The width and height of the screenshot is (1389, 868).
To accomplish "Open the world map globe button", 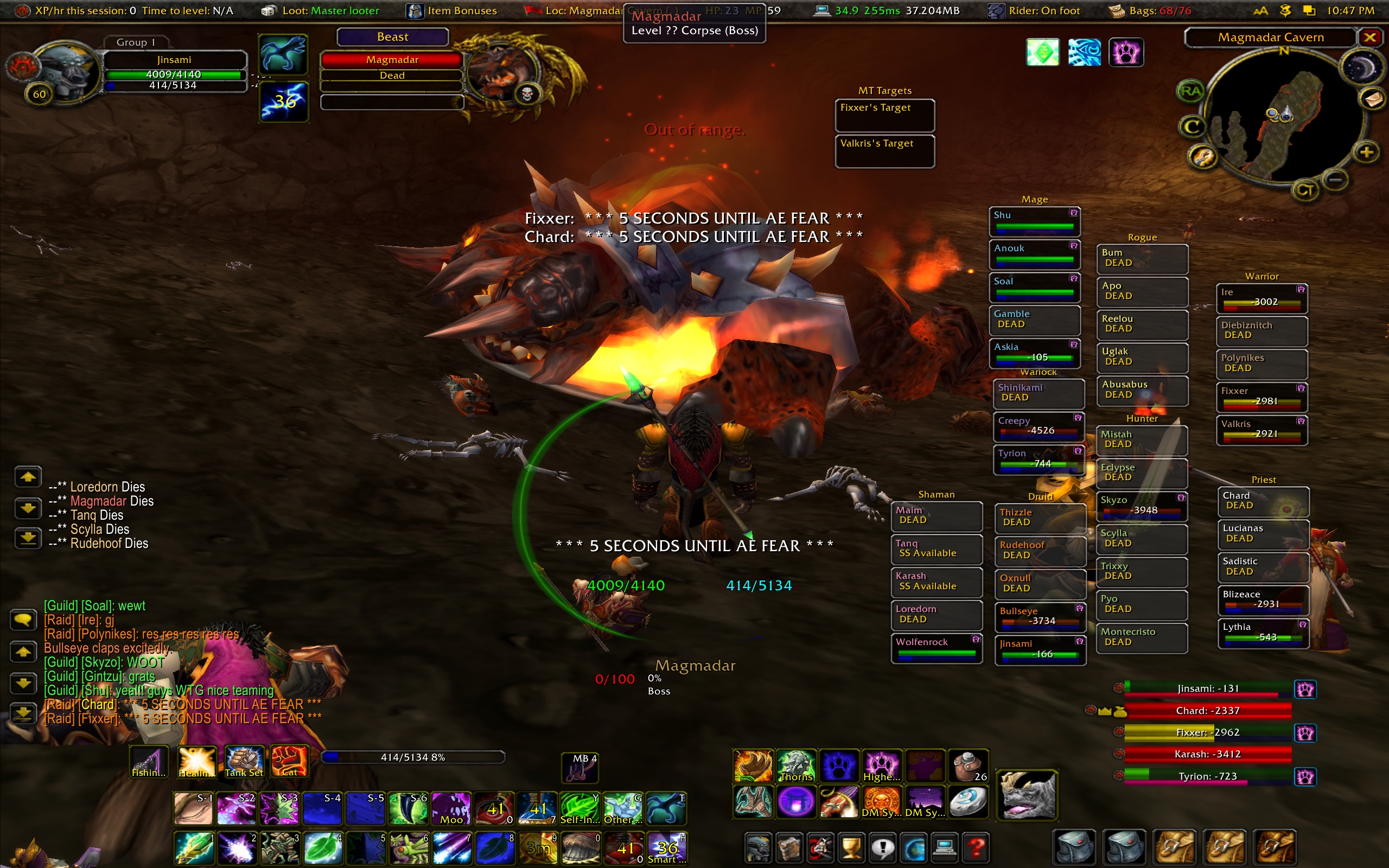I will coord(914,847).
